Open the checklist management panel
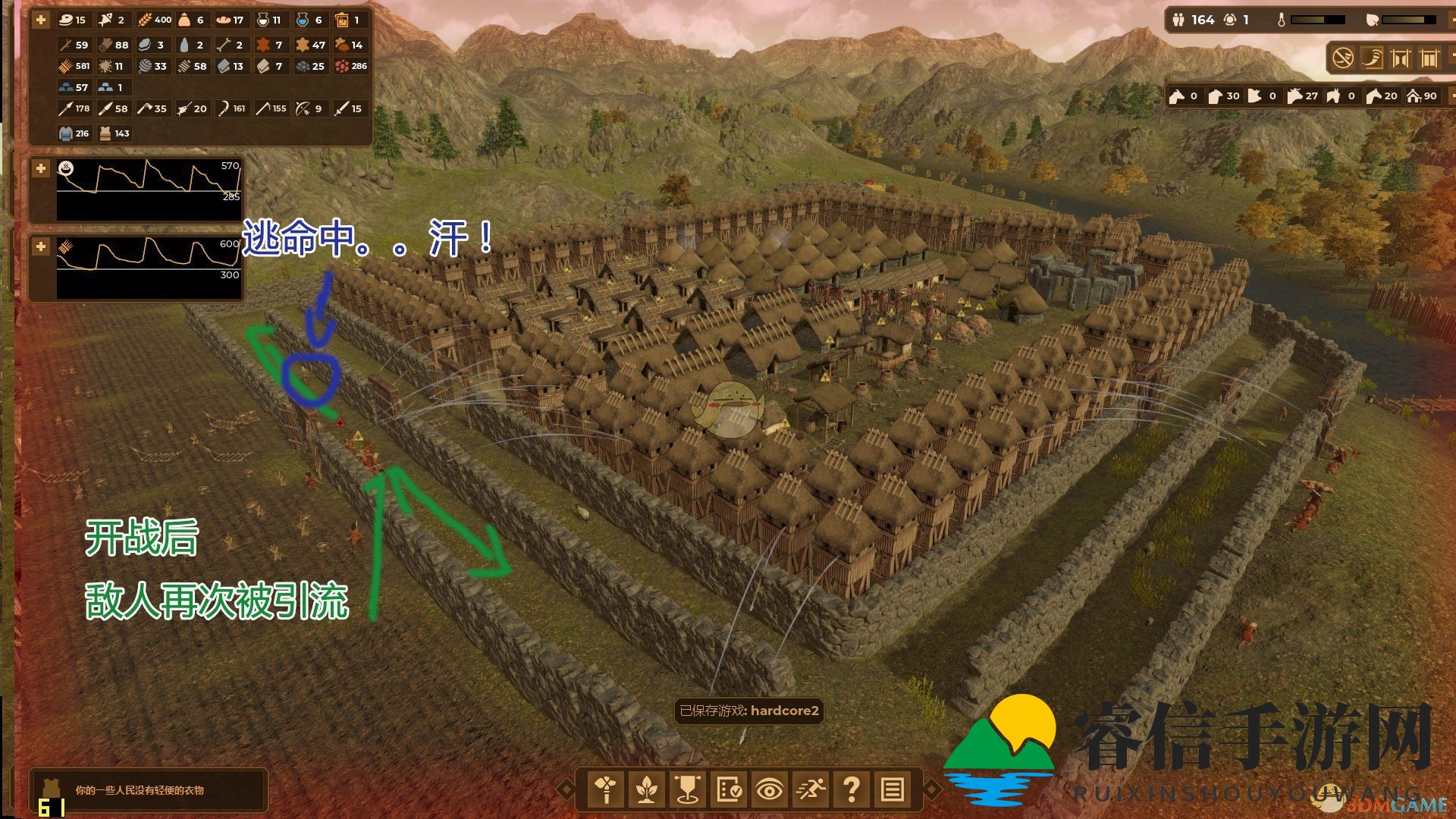The width and height of the screenshot is (1456, 819). coord(728,789)
